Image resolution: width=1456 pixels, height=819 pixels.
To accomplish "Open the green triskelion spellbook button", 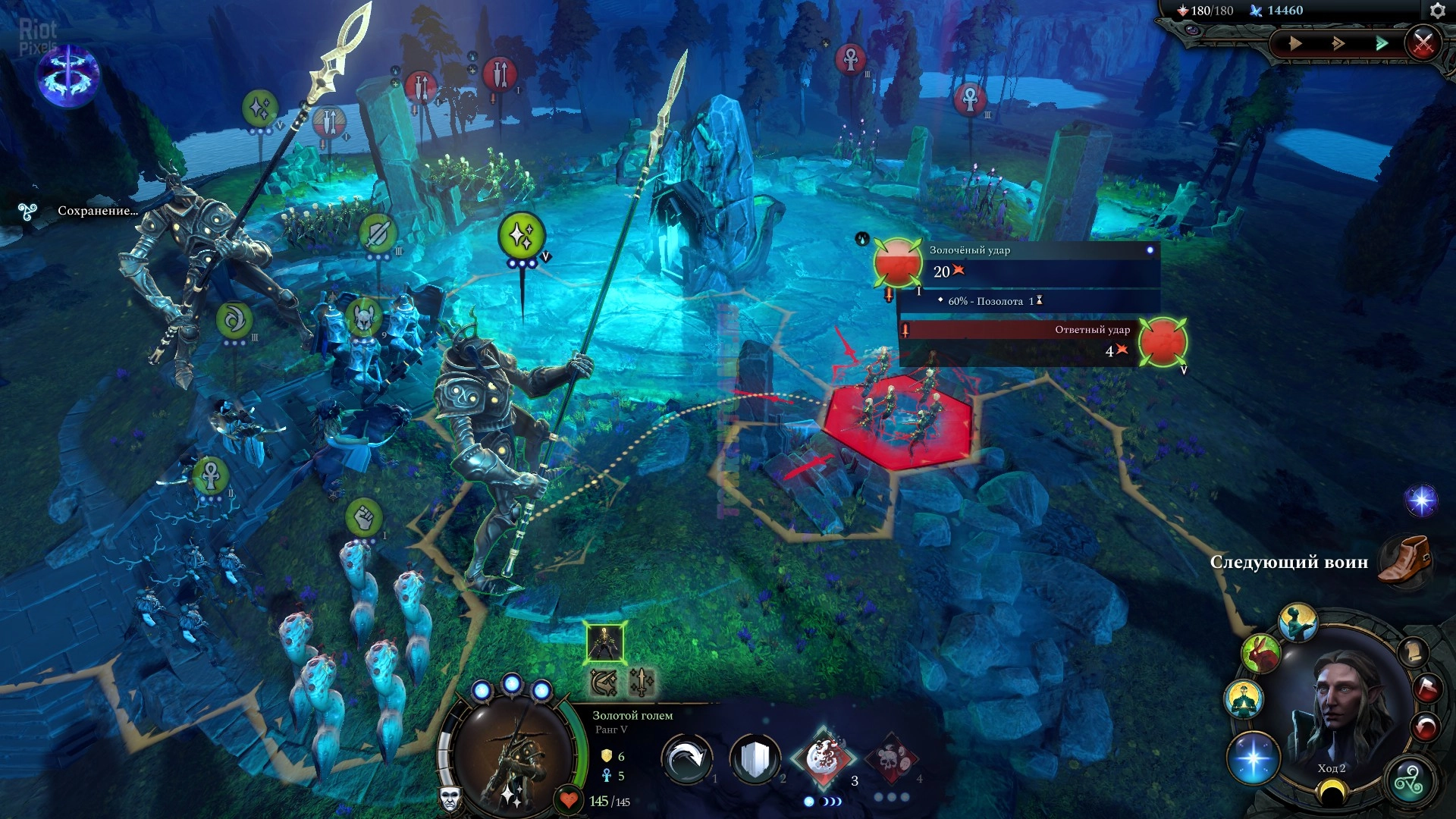I will tap(1409, 781).
